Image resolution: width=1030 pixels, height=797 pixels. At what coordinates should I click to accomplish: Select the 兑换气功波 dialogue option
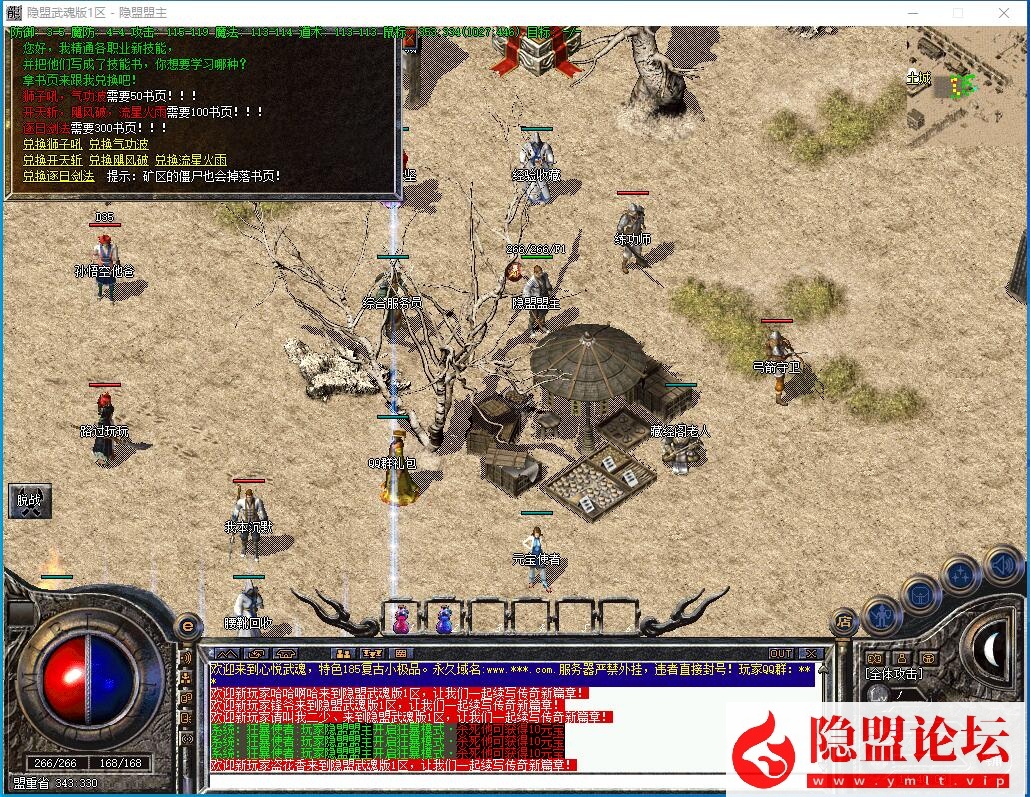tap(119, 144)
